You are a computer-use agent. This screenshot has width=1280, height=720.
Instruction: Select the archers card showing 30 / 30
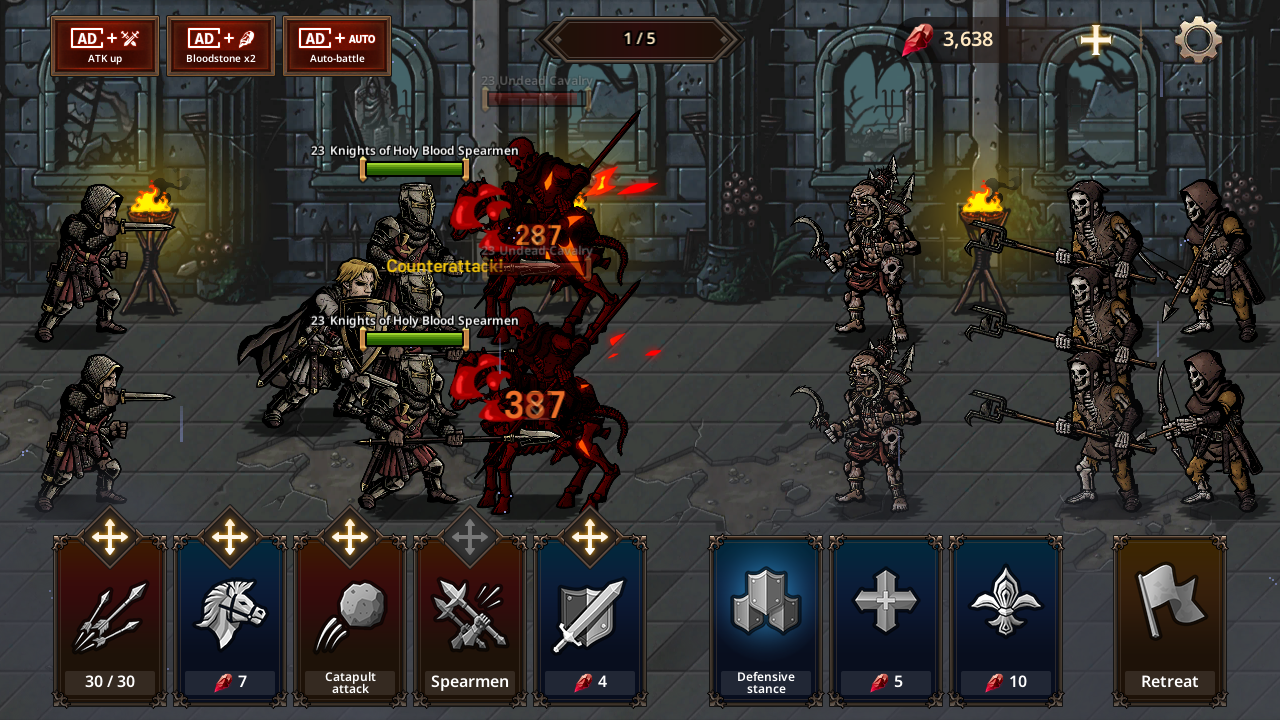coord(110,620)
